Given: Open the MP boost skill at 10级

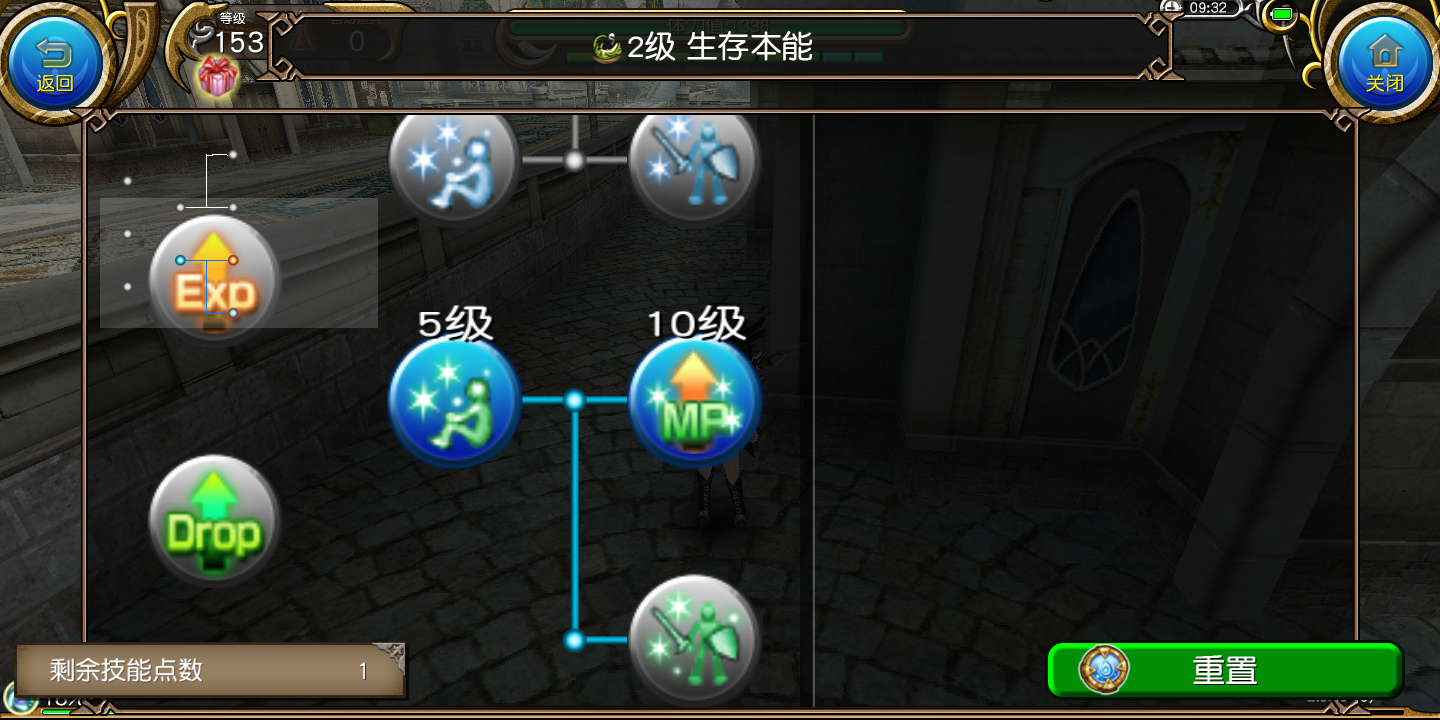Looking at the screenshot, I should (x=694, y=400).
